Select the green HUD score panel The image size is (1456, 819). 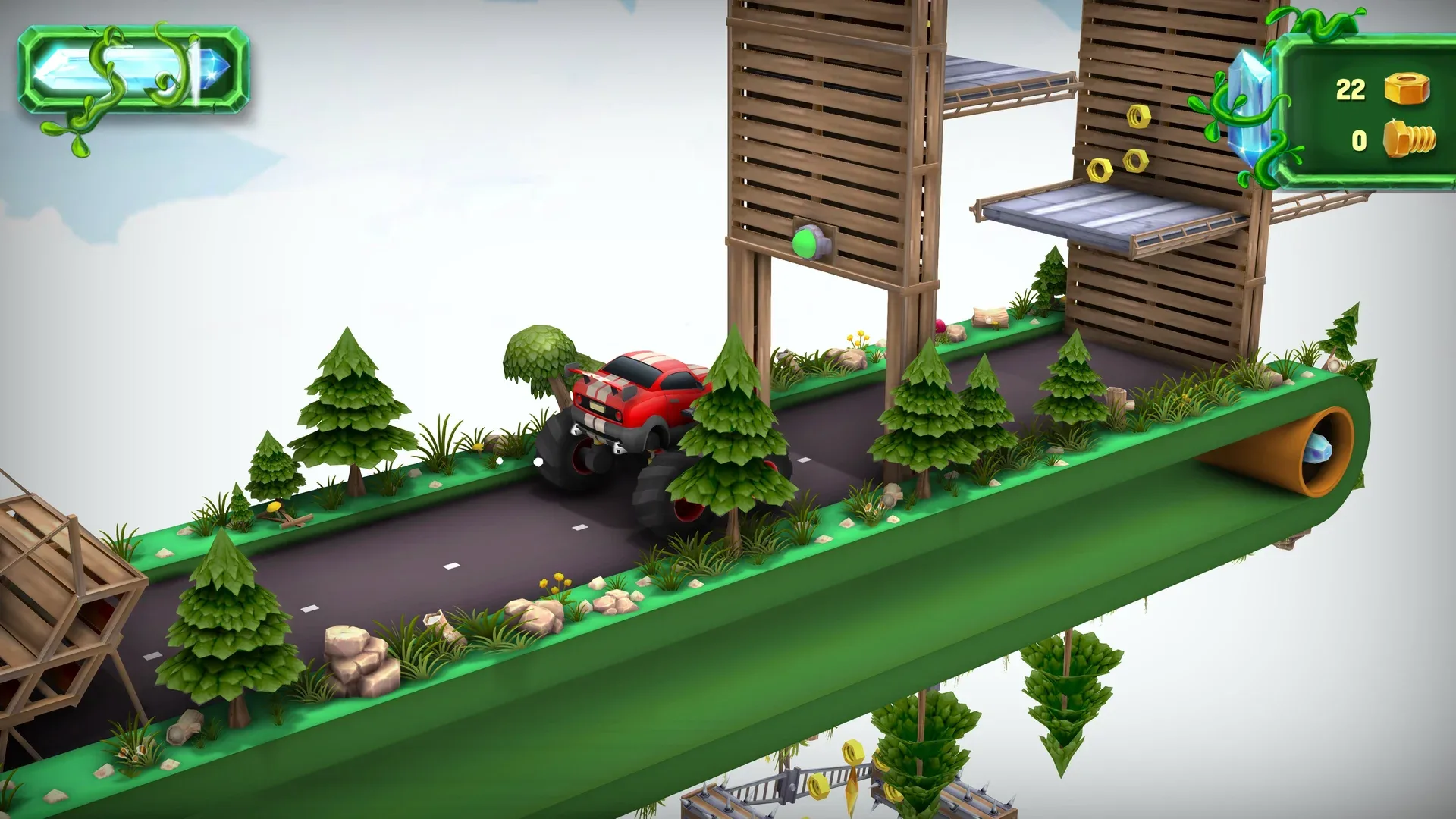coord(1365,114)
